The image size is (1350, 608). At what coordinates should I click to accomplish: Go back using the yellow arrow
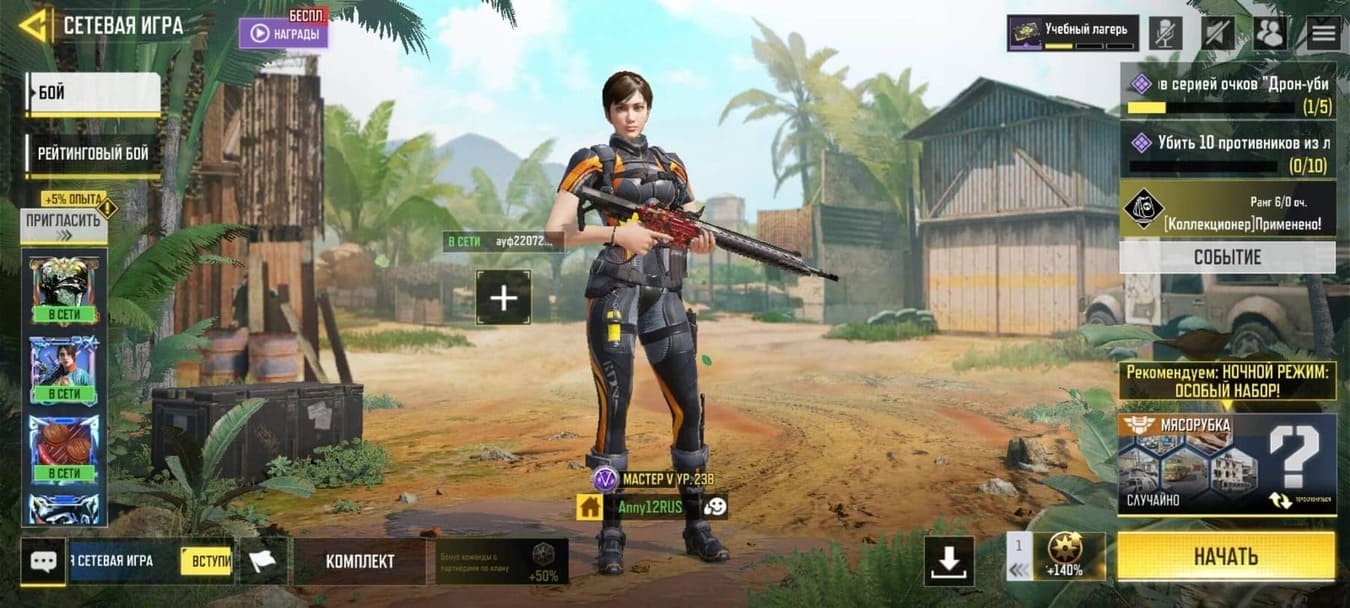click(x=34, y=25)
